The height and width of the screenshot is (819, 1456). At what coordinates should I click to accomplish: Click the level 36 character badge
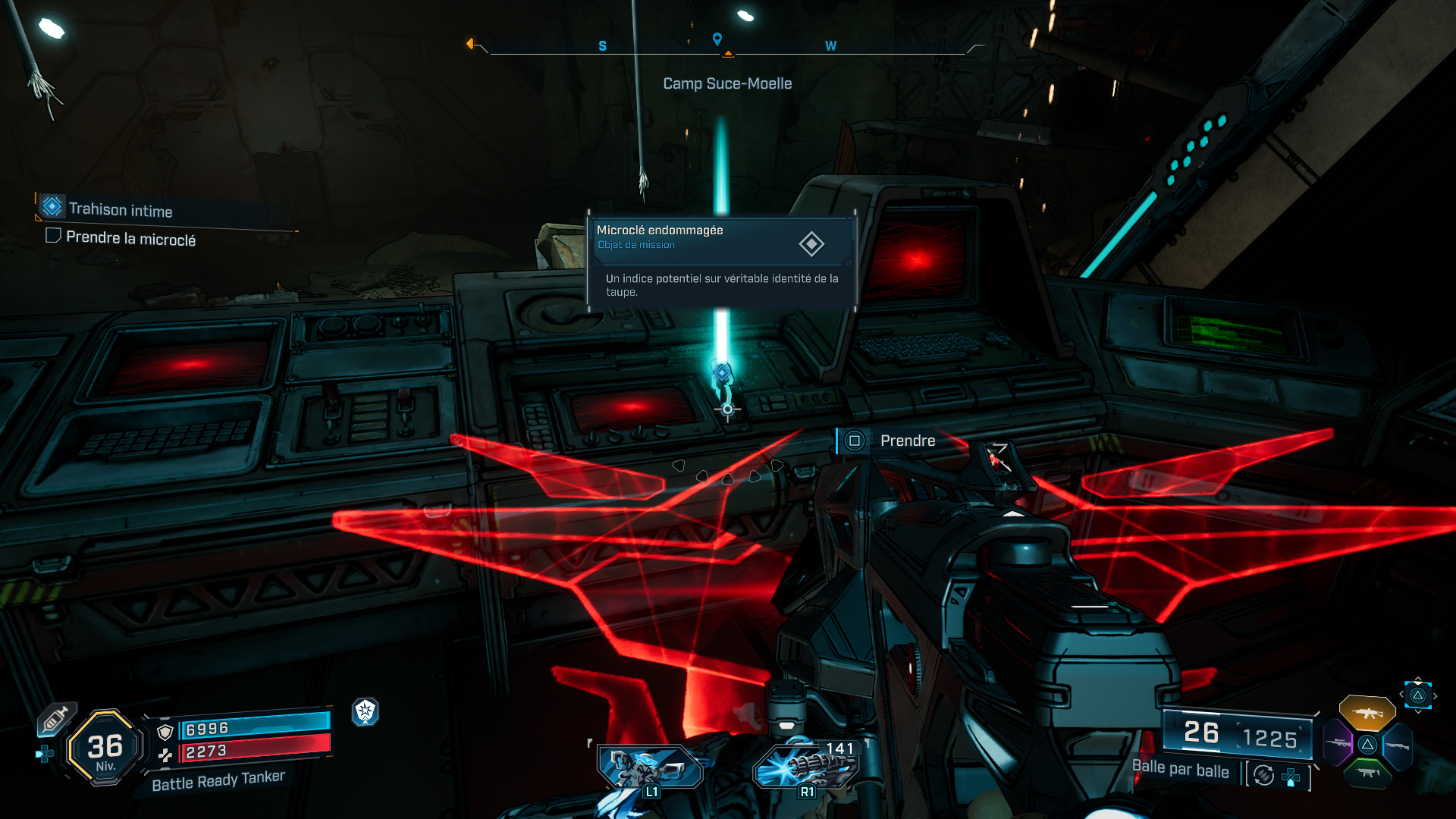coord(105,748)
